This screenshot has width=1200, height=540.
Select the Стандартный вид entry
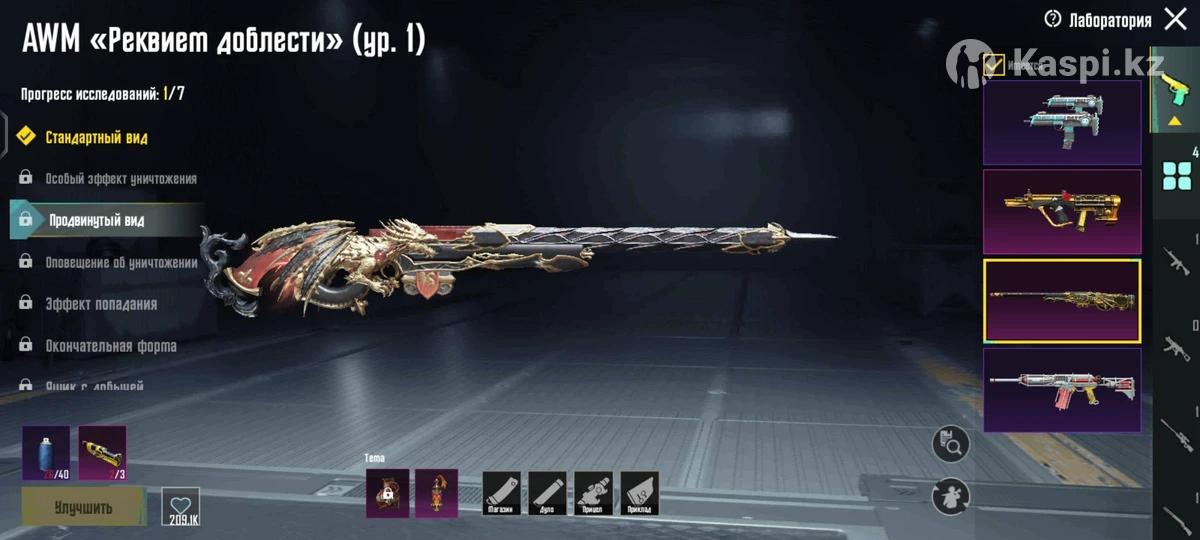(x=96, y=137)
